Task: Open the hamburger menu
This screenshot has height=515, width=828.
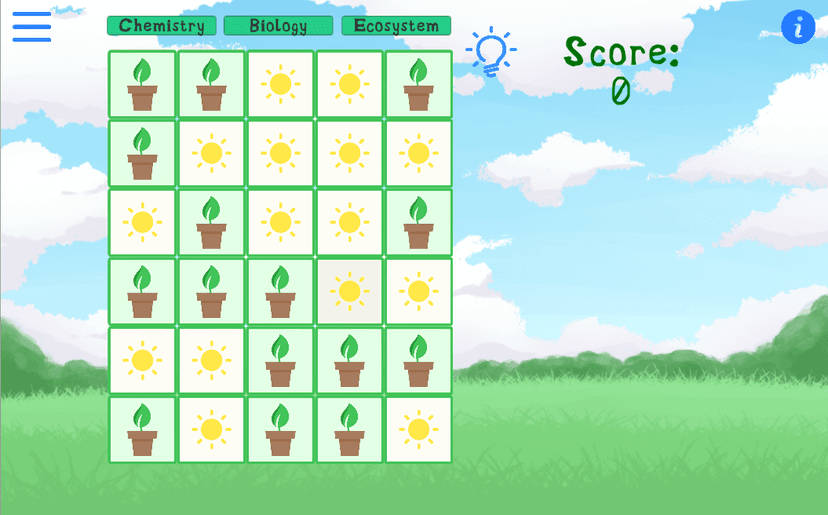Action: point(32,27)
